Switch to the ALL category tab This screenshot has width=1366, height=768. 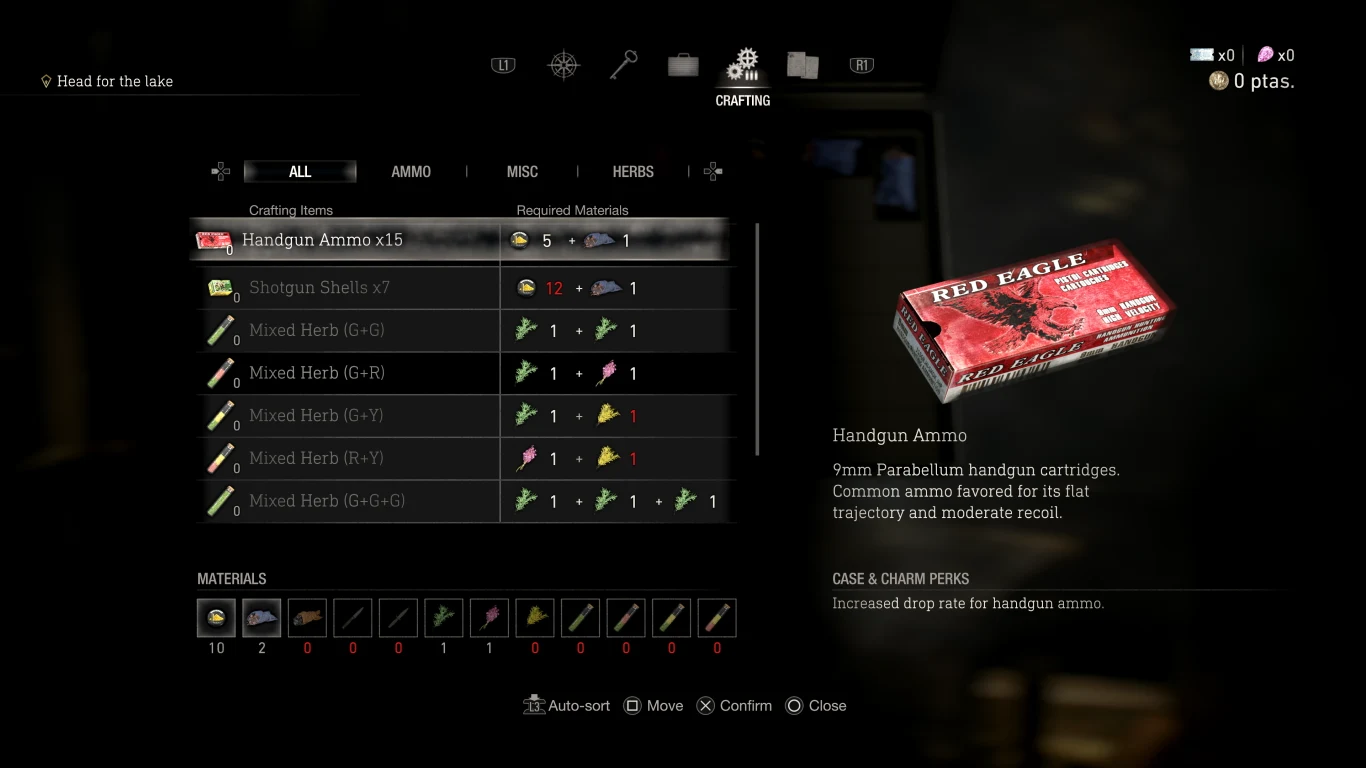point(300,172)
